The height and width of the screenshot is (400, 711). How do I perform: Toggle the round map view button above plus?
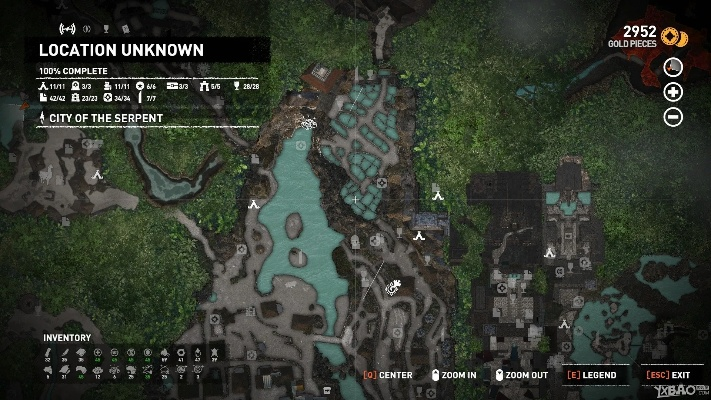point(673,67)
